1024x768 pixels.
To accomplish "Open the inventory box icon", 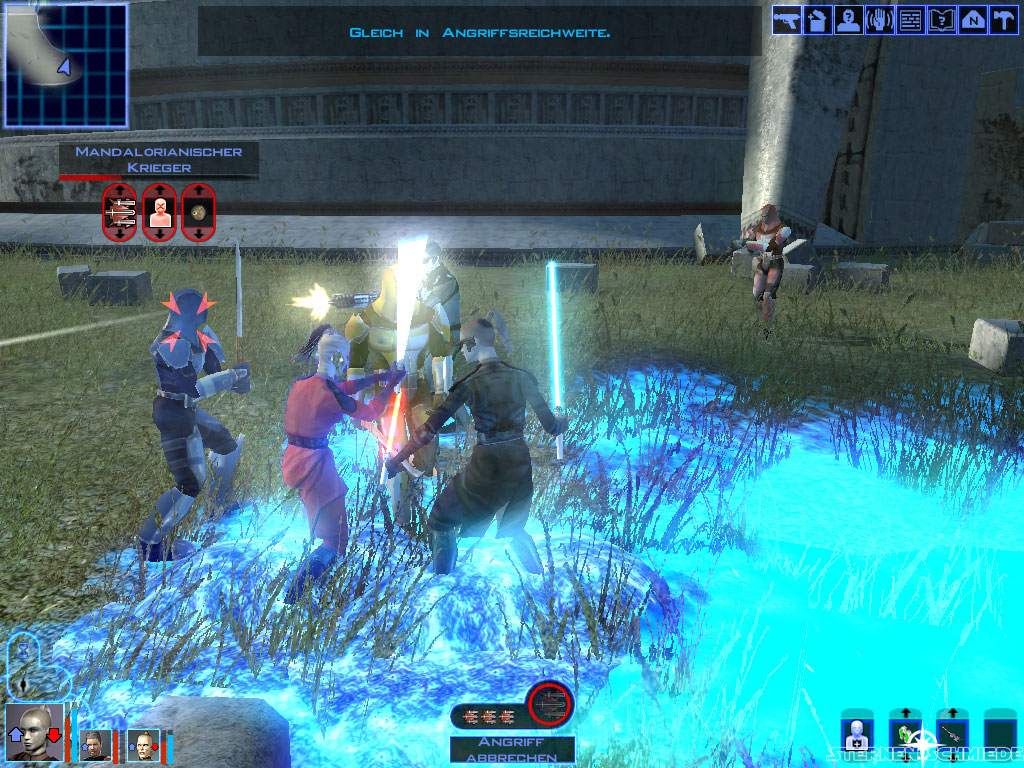I will pos(817,20).
